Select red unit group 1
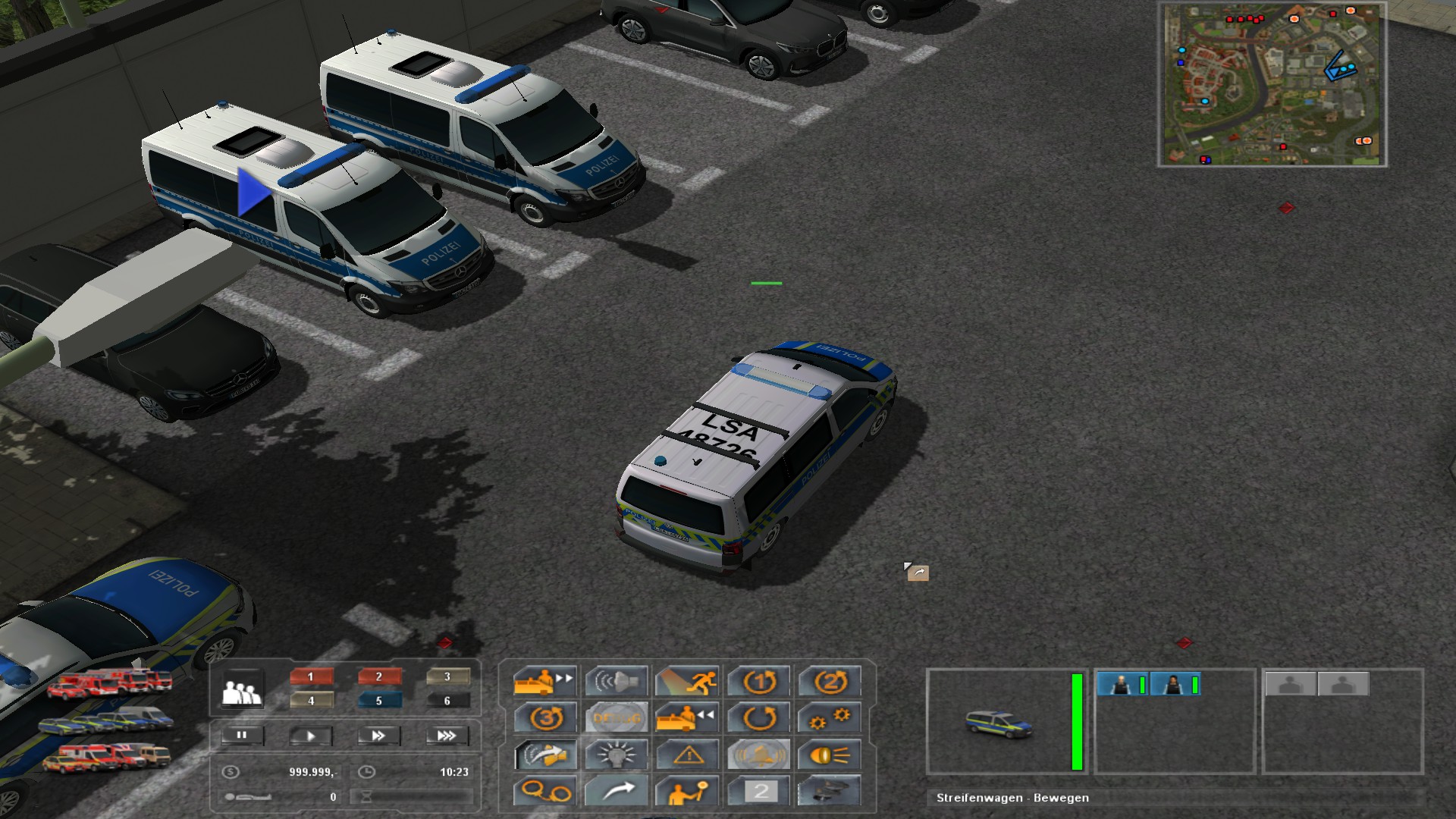Screen dimensions: 1456x819 [310, 676]
